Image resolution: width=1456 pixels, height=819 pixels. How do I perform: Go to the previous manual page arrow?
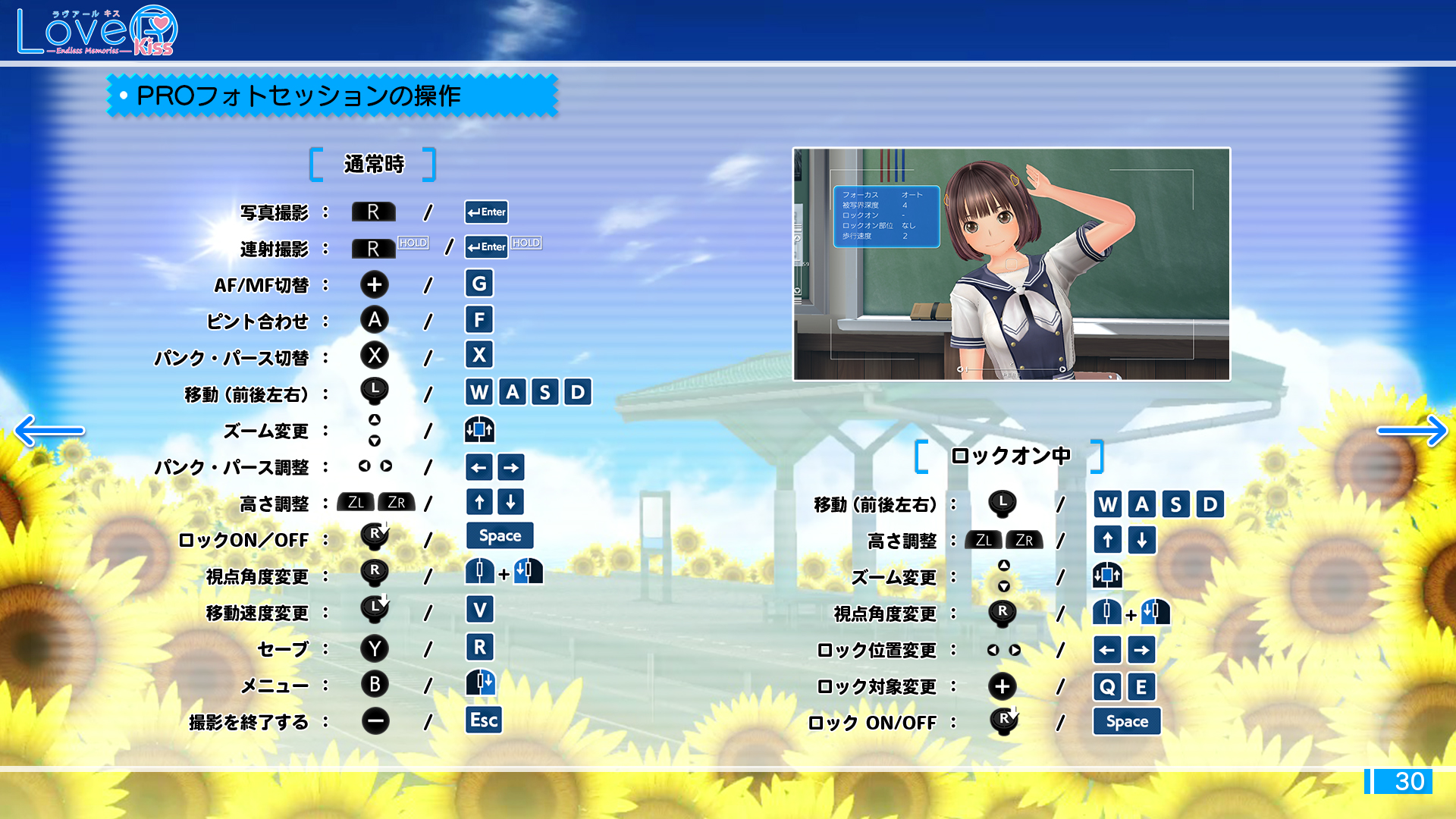click(49, 431)
